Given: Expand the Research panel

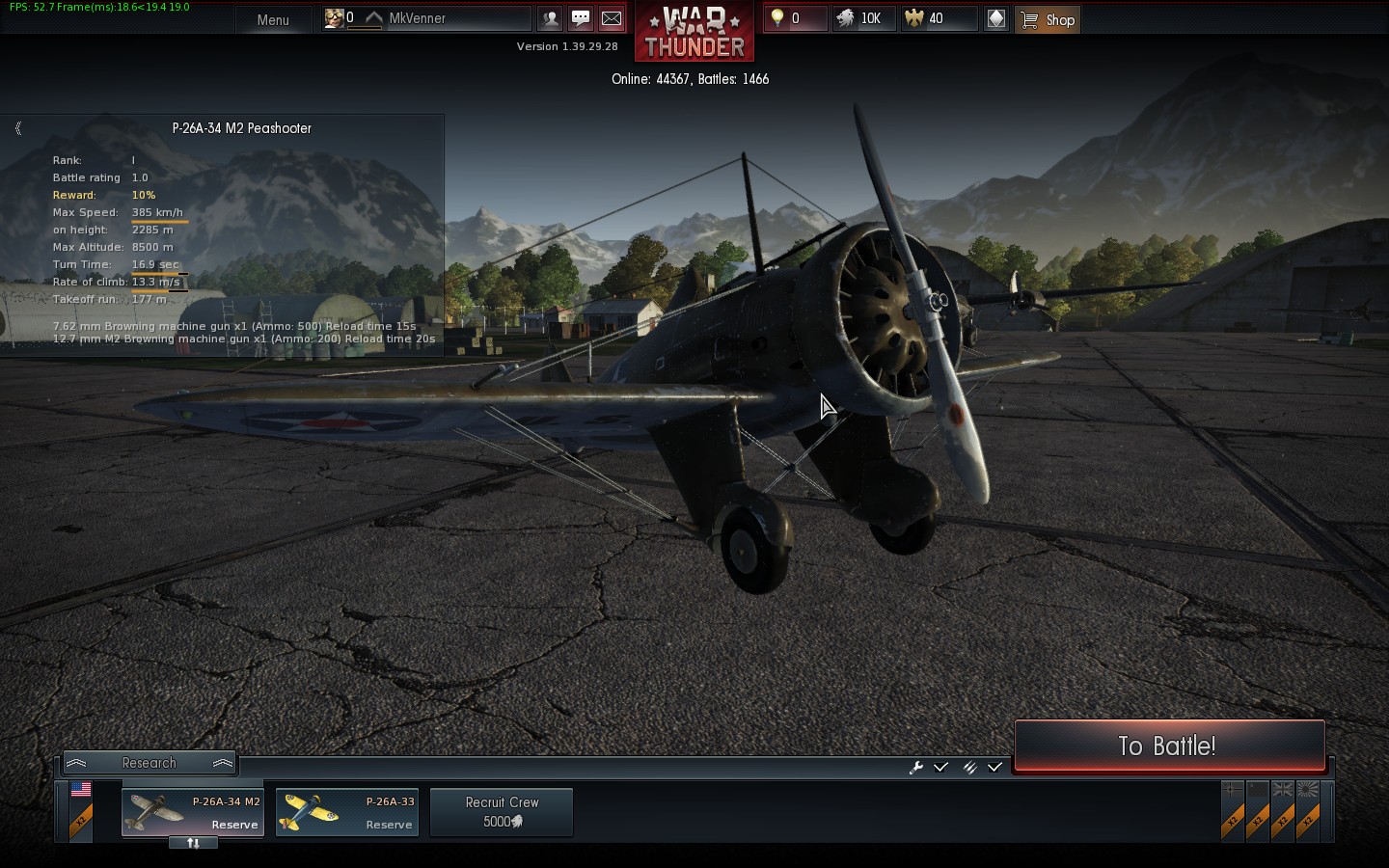Looking at the screenshot, I should [150, 763].
